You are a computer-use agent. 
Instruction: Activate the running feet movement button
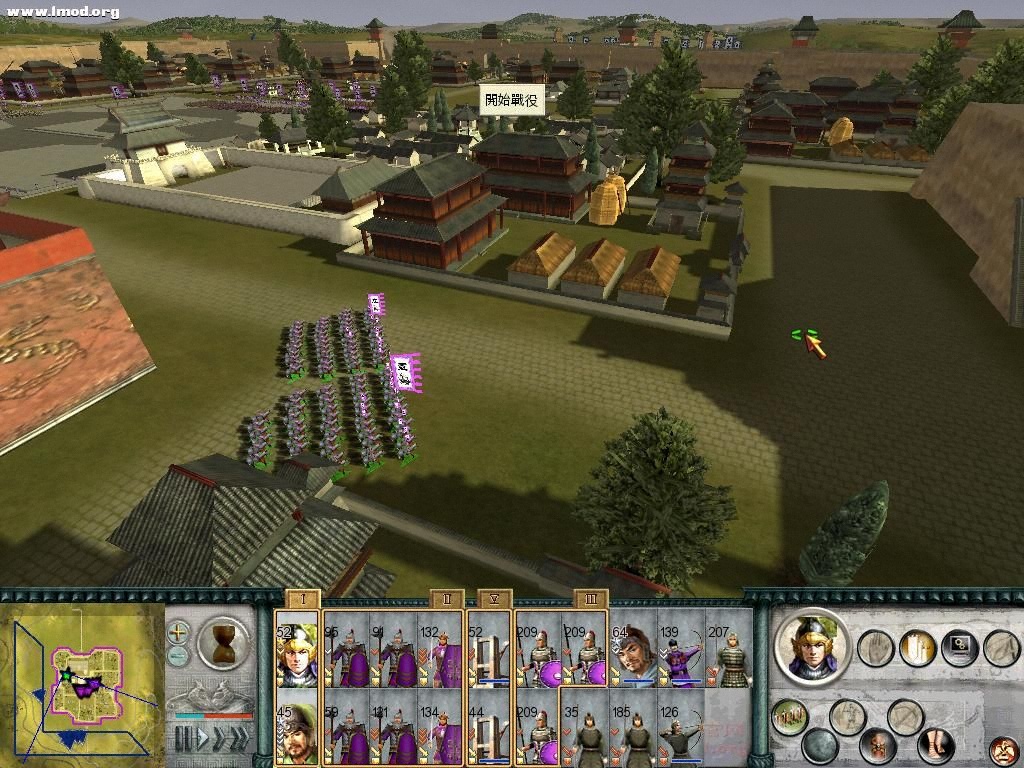coord(935,746)
